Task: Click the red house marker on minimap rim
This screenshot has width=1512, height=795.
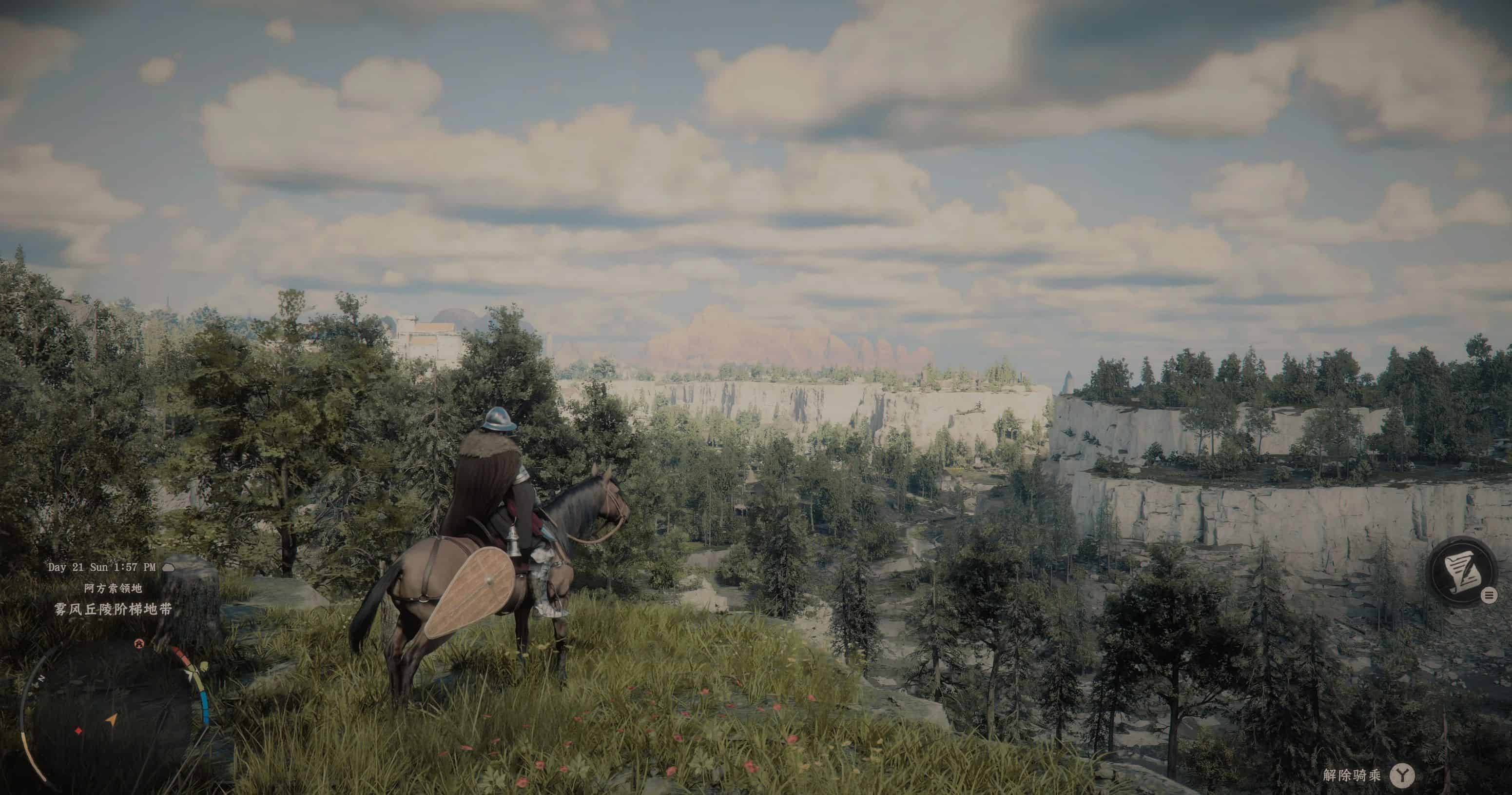Action: (x=138, y=644)
